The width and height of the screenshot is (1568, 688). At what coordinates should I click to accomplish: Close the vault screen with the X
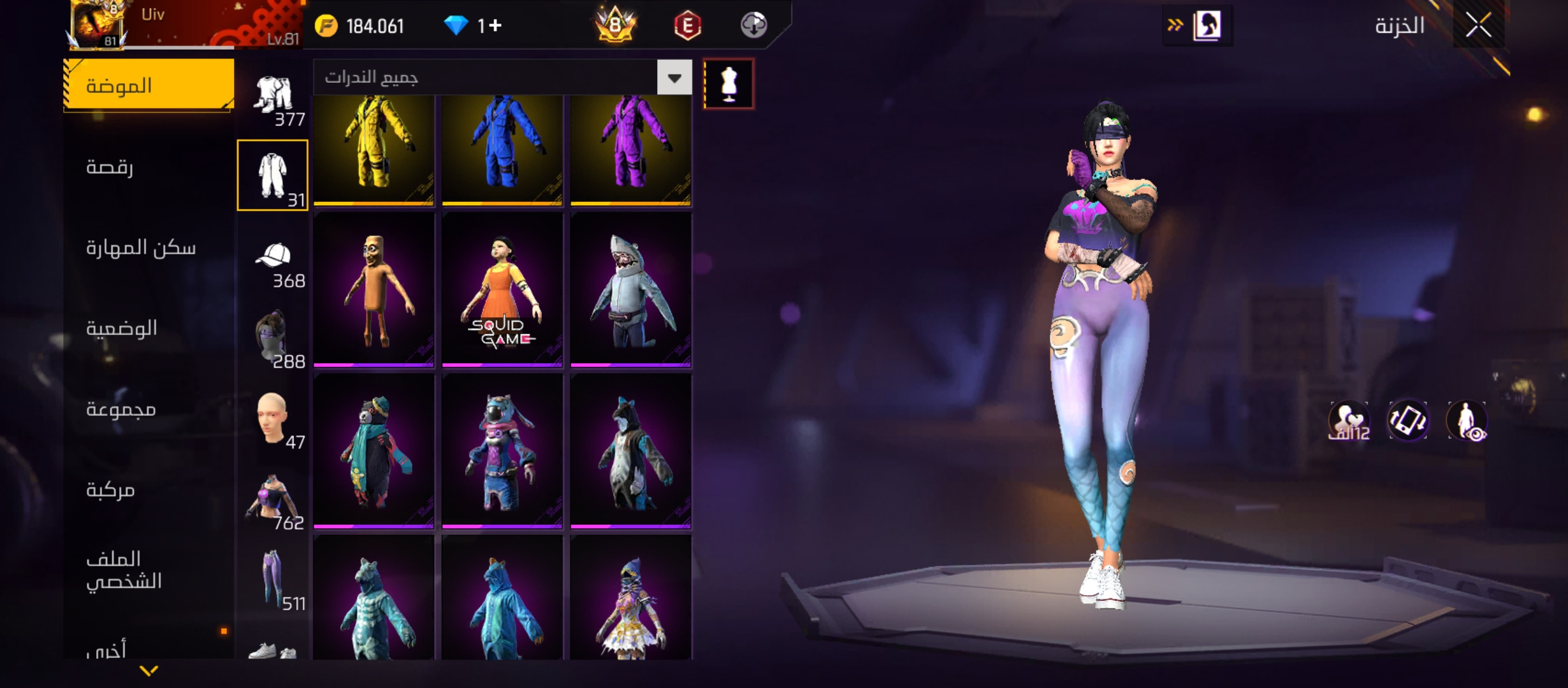click(x=1478, y=26)
